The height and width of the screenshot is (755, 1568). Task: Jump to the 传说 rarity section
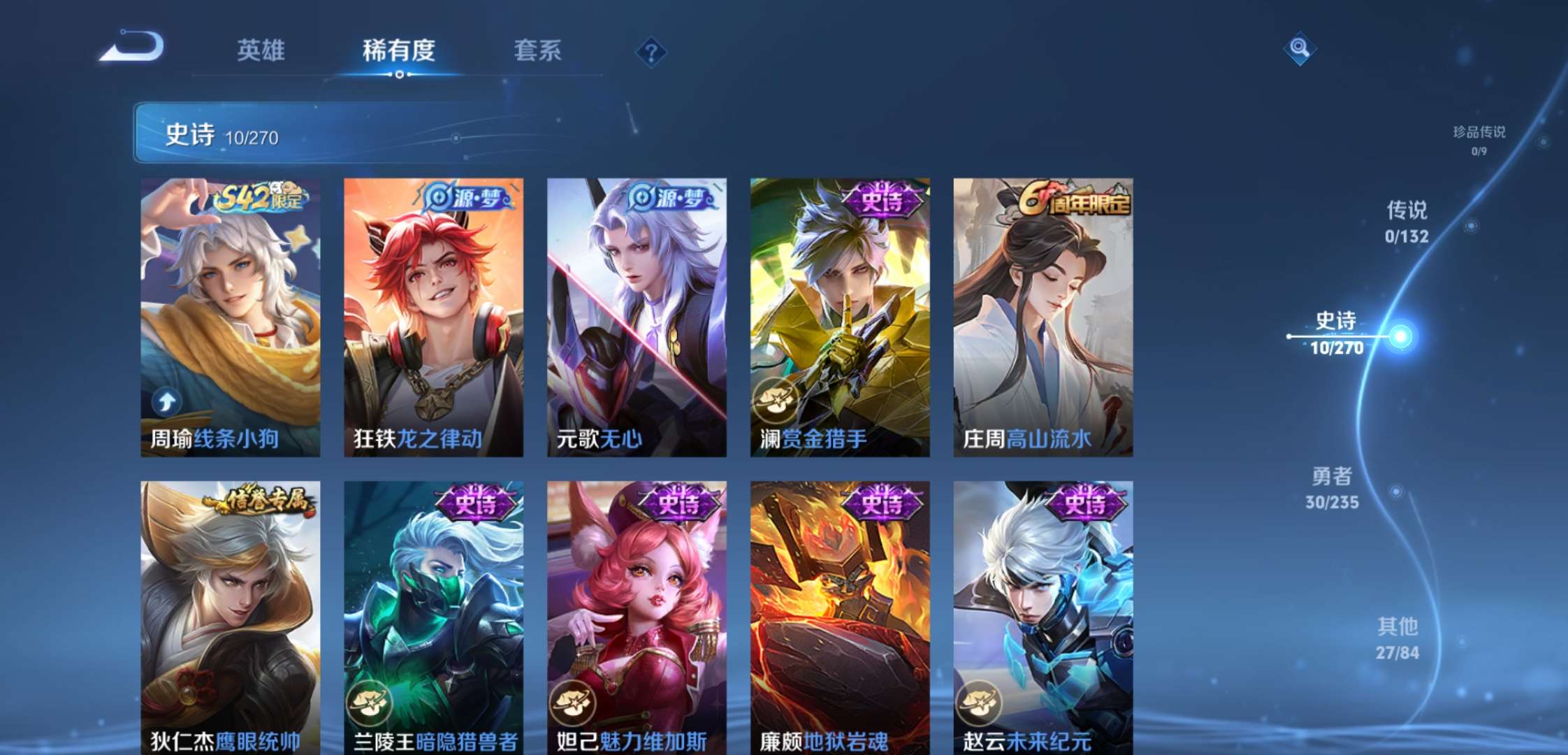coord(1407,222)
